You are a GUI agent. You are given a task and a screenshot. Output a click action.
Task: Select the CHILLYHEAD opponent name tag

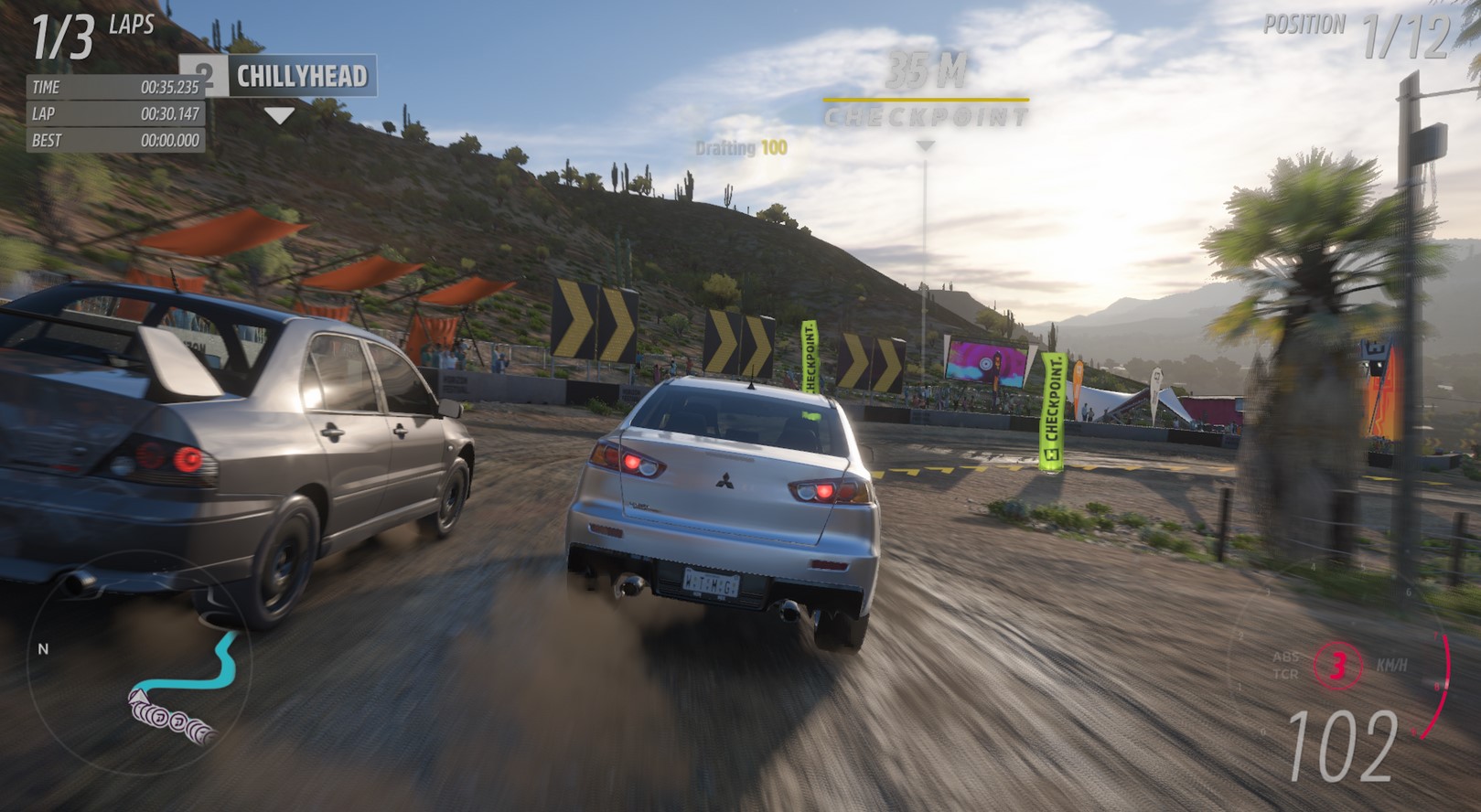click(x=300, y=76)
